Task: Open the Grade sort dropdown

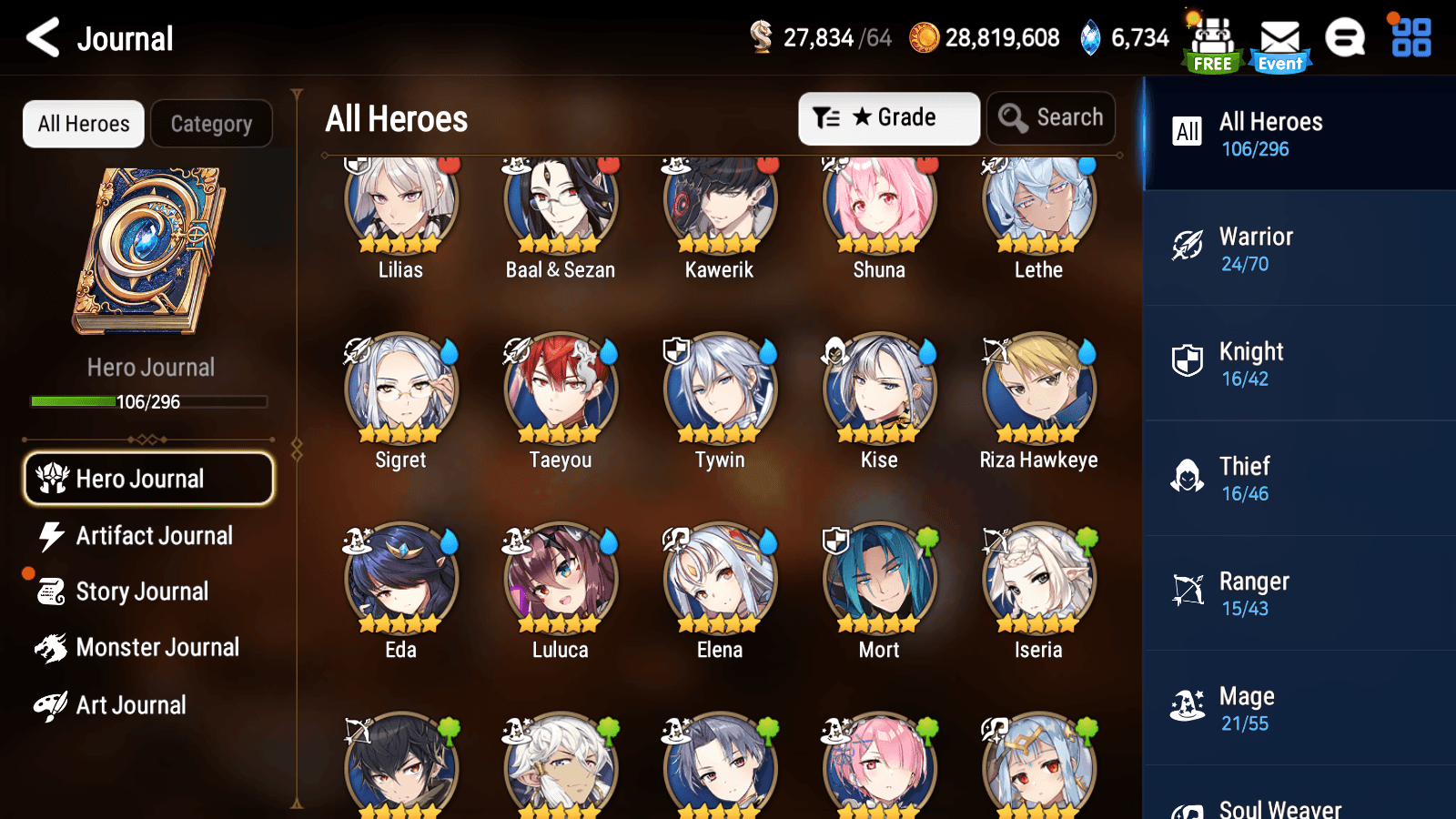Action: 888,117
